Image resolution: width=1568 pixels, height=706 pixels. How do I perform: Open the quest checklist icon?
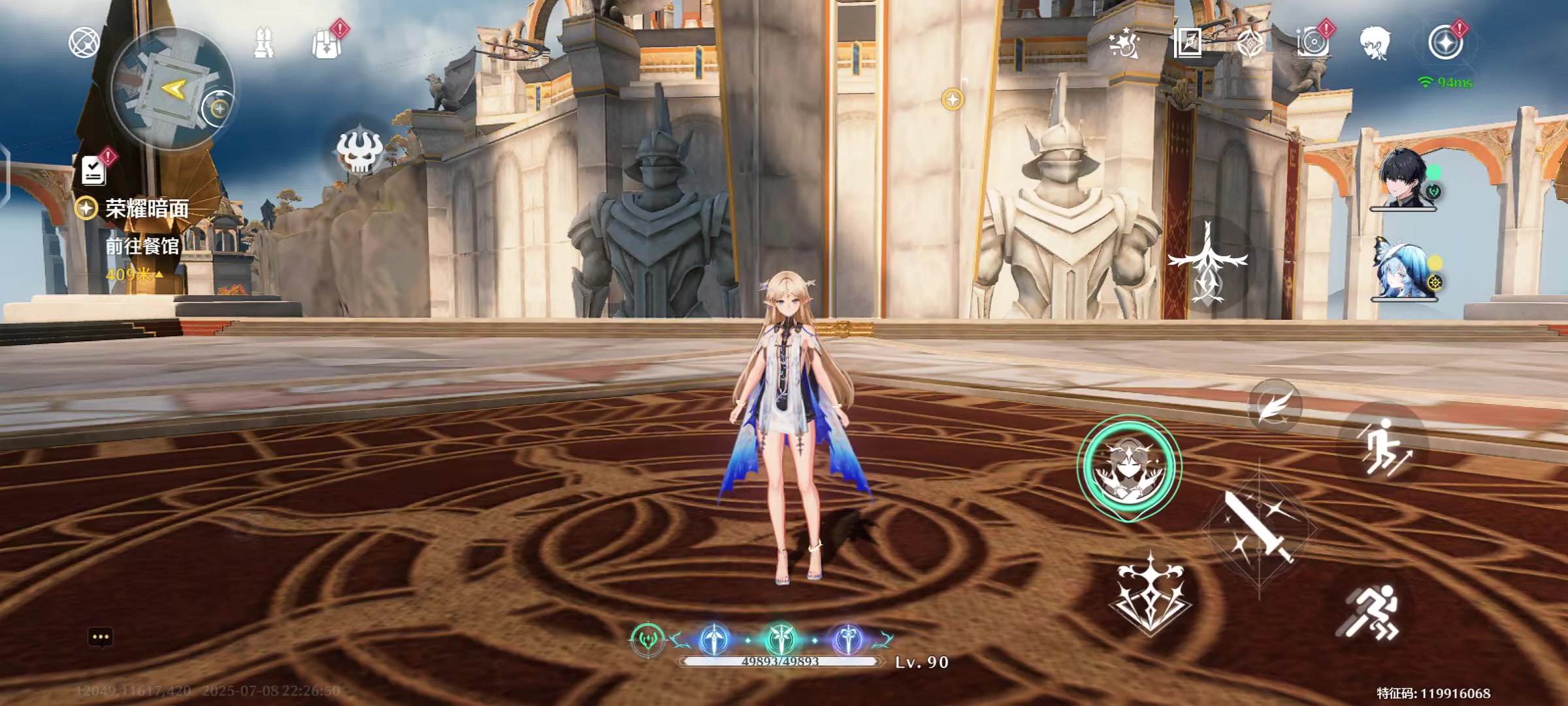tap(94, 170)
